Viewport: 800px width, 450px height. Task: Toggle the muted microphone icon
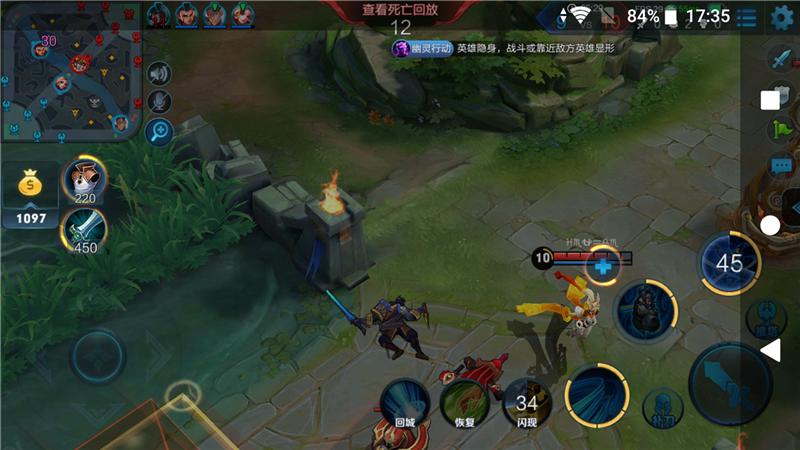coord(159,101)
